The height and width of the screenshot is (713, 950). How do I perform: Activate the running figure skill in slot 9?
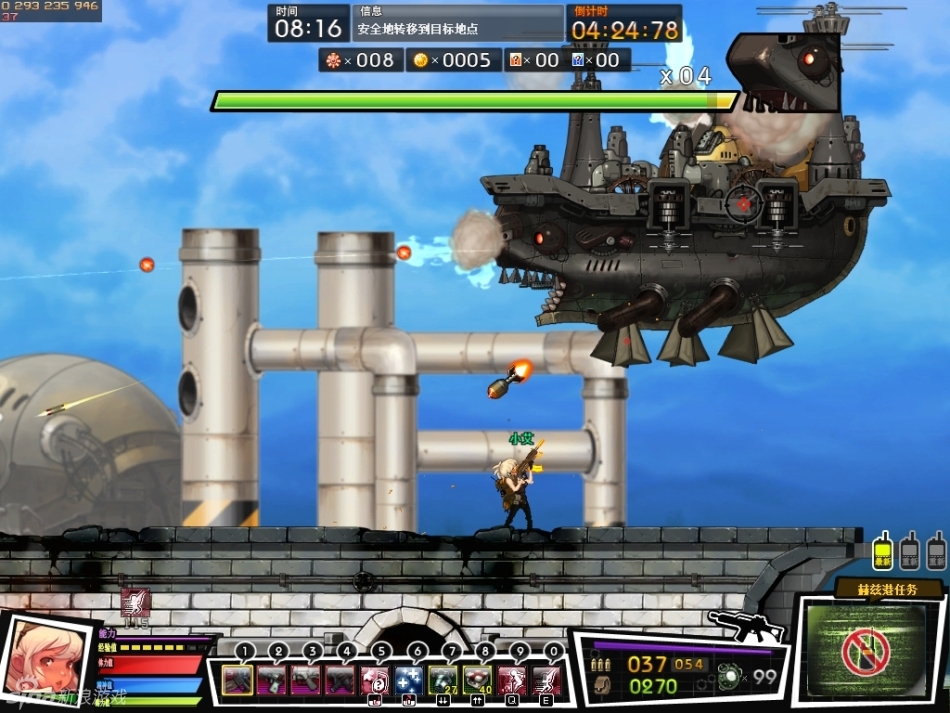pos(513,681)
